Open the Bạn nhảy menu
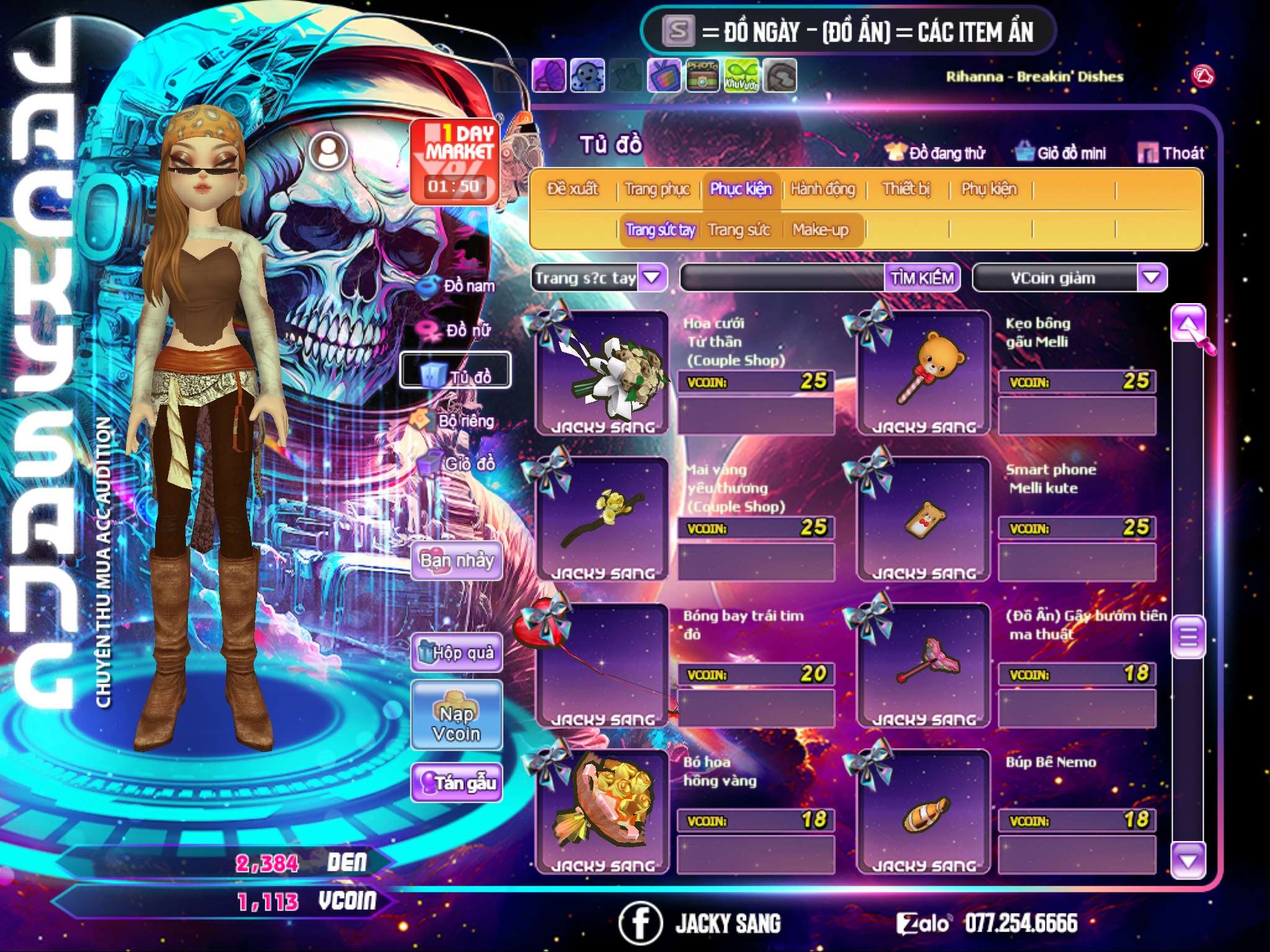This screenshot has height=952, width=1270. pyautogui.click(x=457, y=561)
